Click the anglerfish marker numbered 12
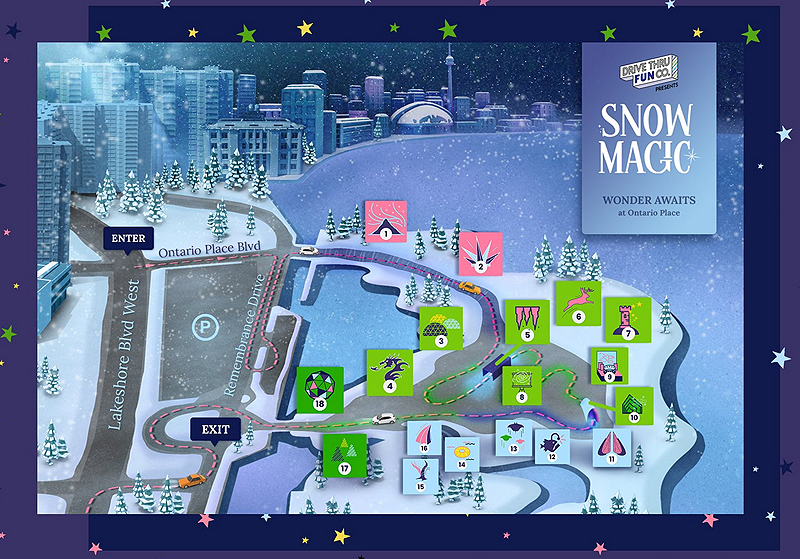 (551, 445)
